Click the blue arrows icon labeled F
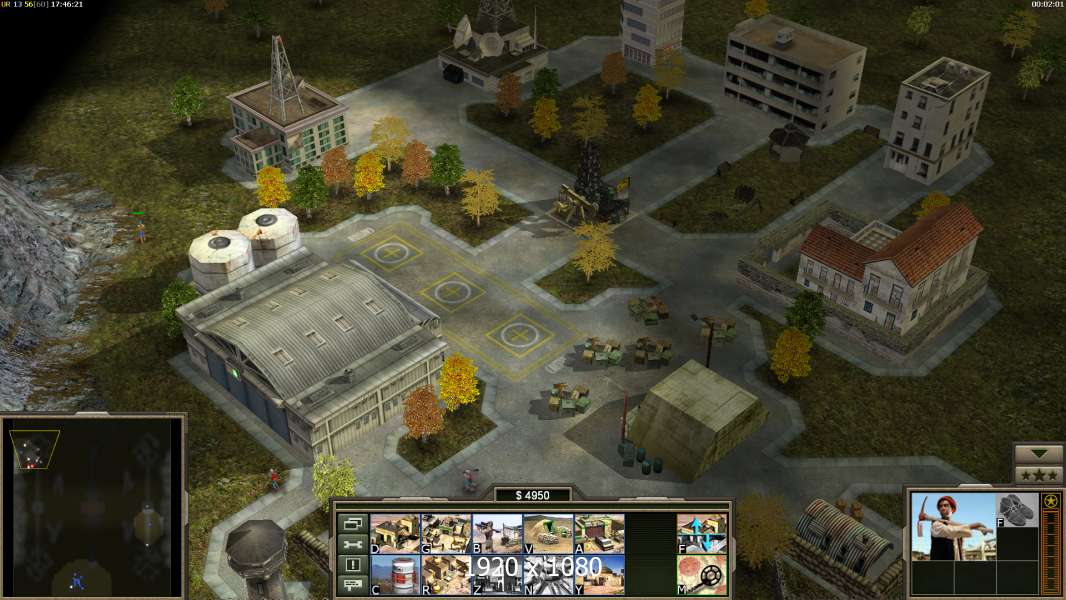1066x600 pixels. pos(702,534)
